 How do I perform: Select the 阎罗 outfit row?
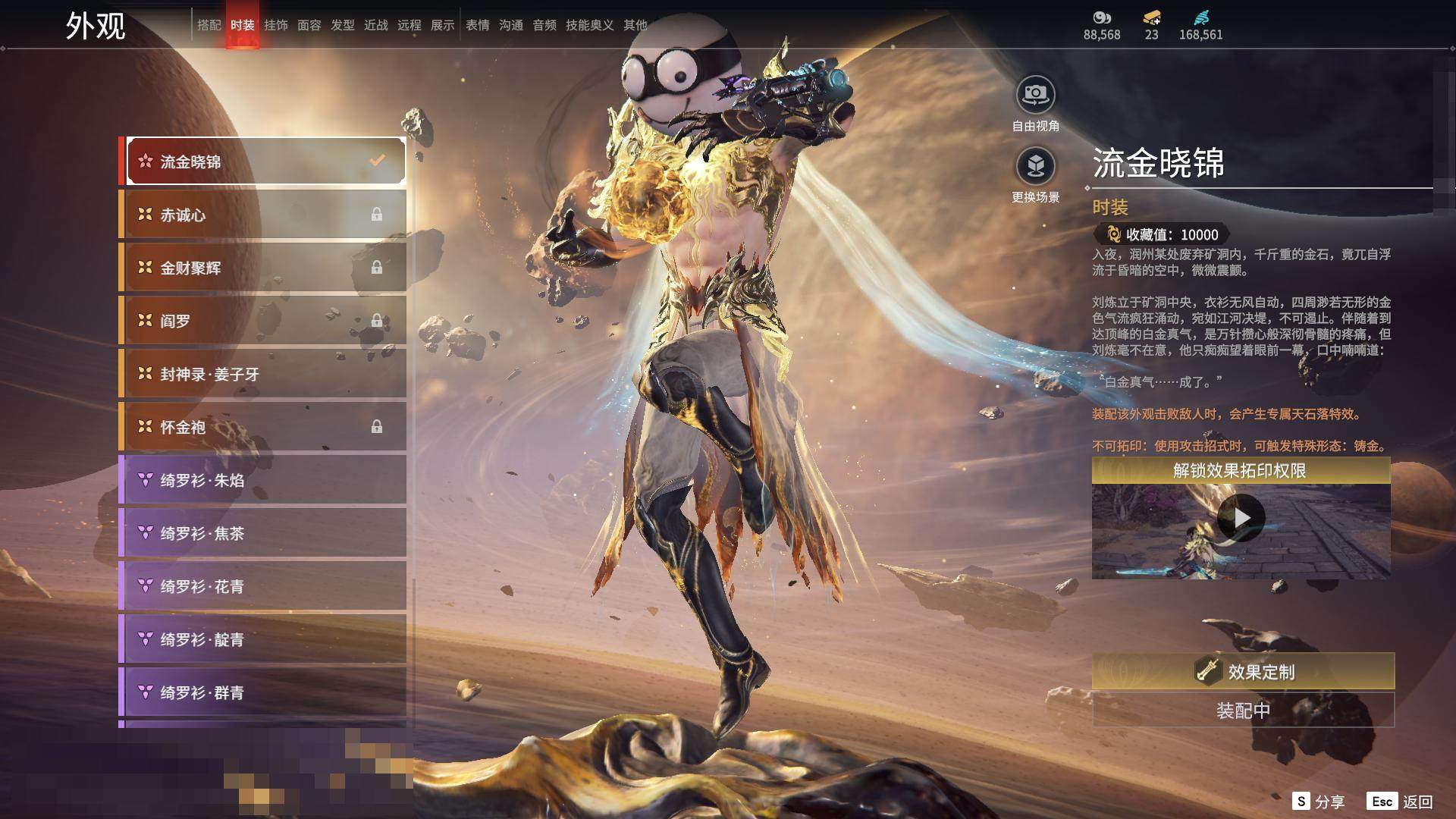263,321
